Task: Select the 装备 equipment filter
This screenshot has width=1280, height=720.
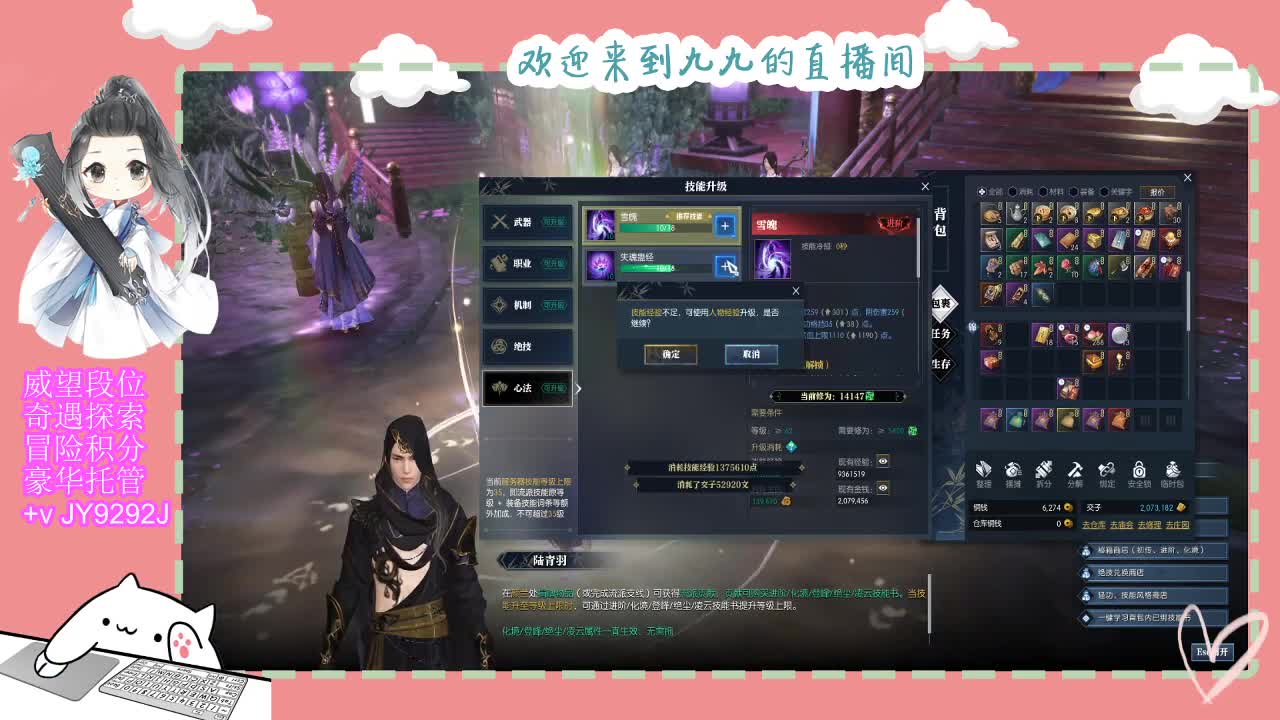Action: (x=1082, y=190)
